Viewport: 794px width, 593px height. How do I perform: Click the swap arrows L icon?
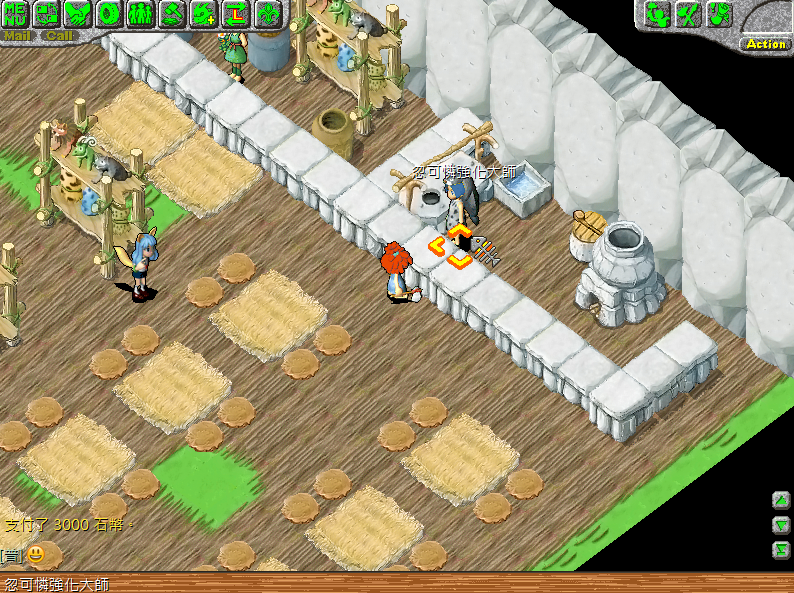(235, 14)
